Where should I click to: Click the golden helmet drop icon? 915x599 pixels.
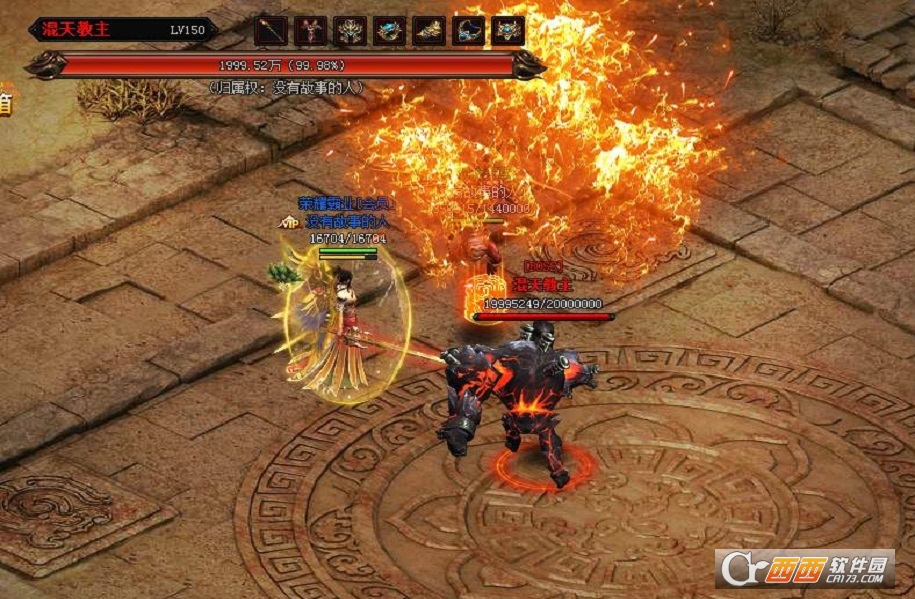pos(350,31)
